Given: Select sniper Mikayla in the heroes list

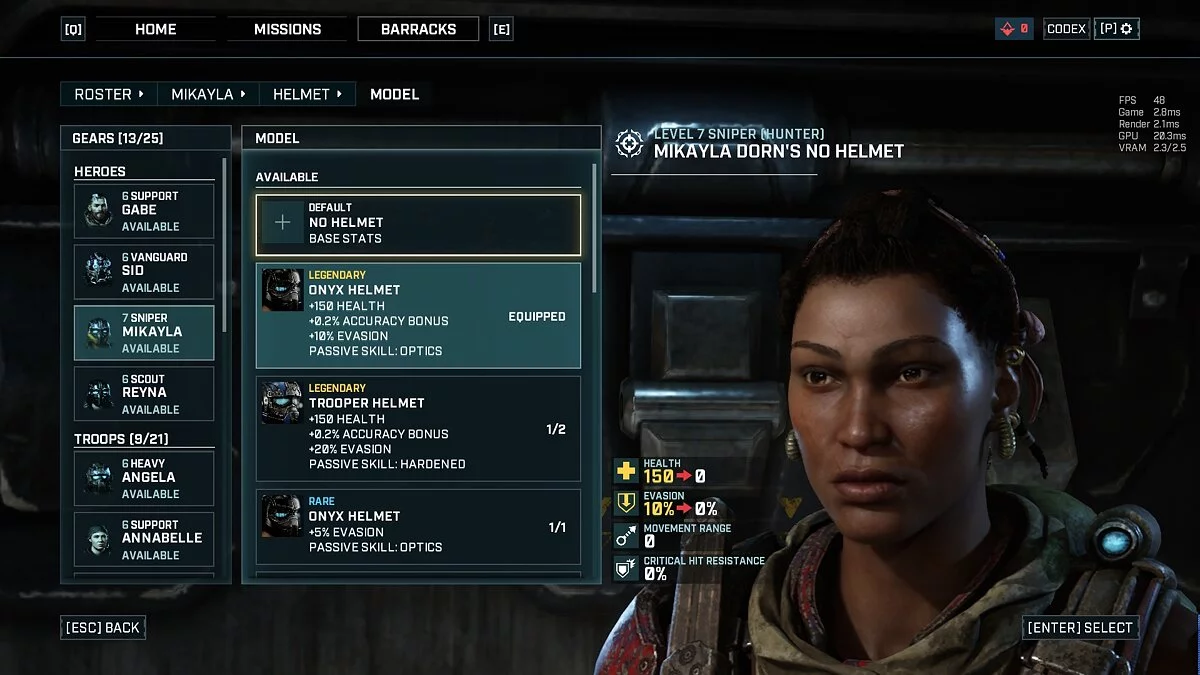Looking at the screenshot, I should pos(144,333).
